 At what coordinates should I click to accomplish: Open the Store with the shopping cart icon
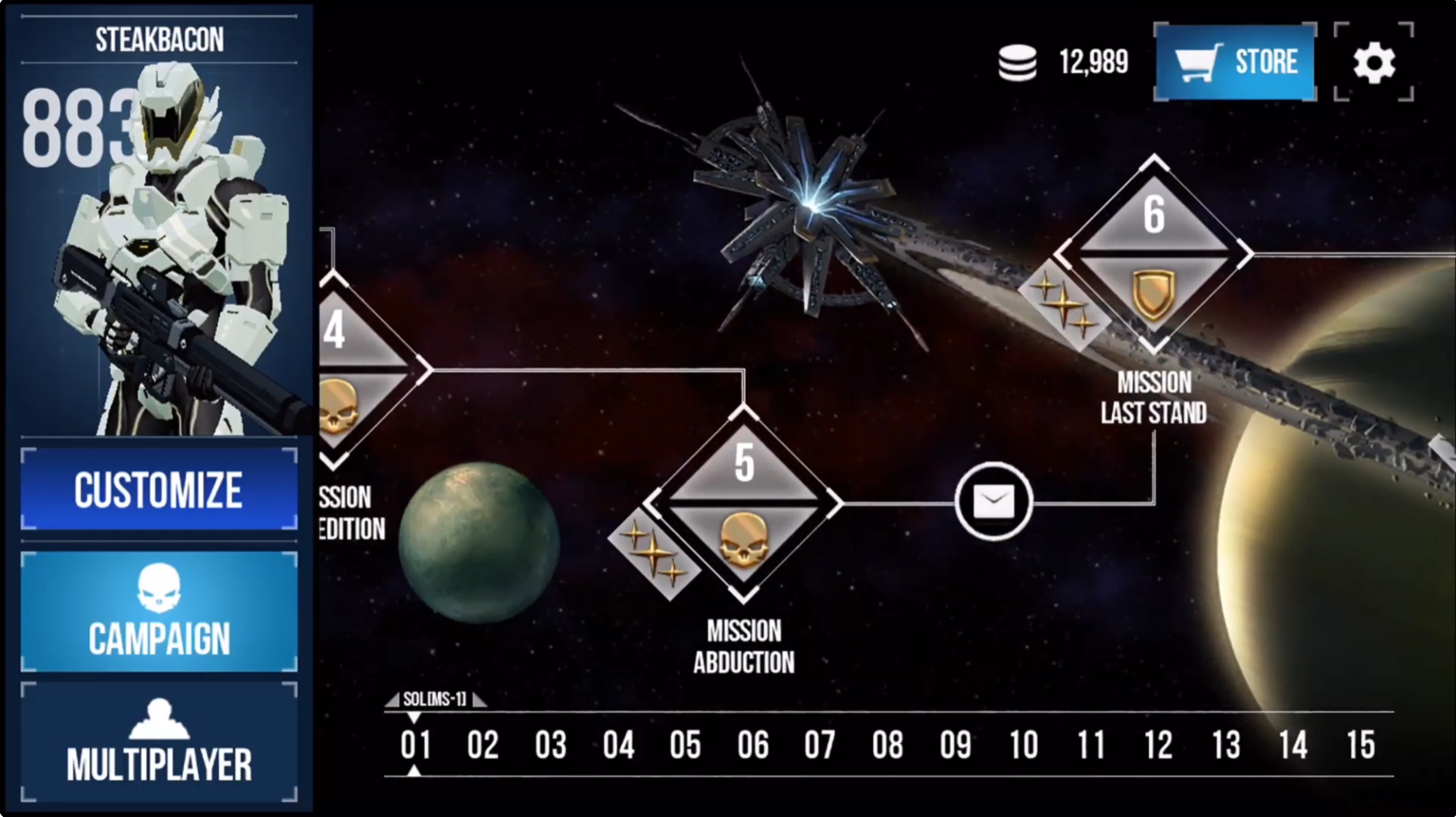[x=1234, y=63]
